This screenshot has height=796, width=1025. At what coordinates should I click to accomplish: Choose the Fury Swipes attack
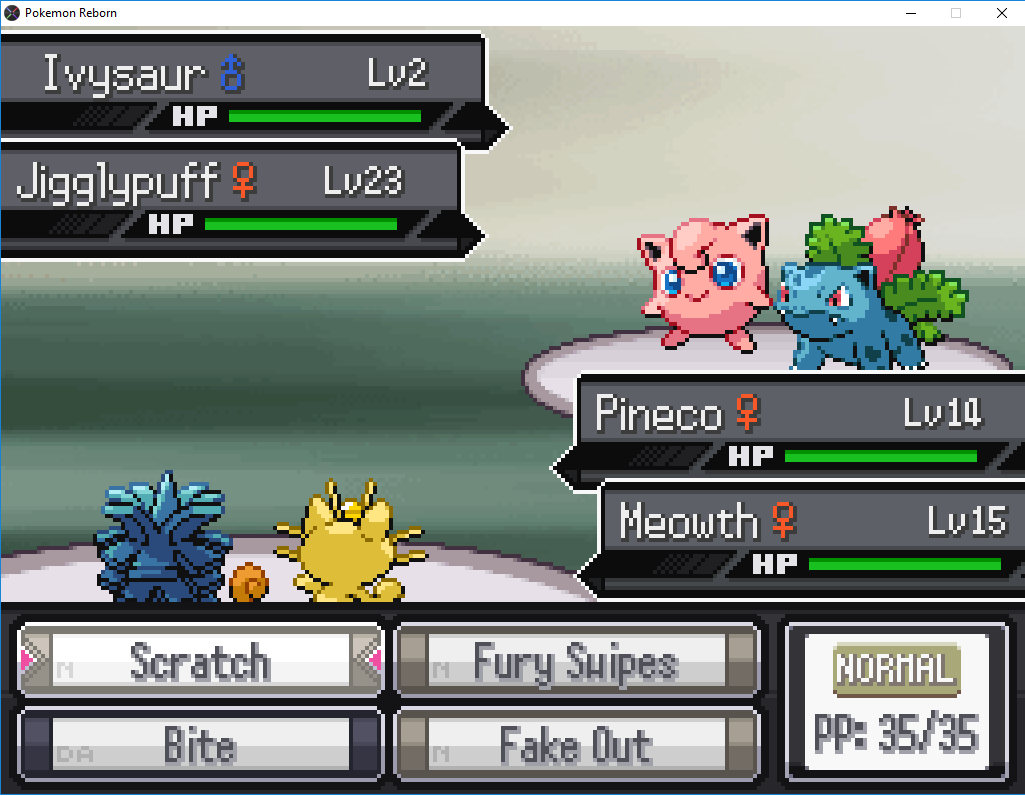(x=576, y=661)
